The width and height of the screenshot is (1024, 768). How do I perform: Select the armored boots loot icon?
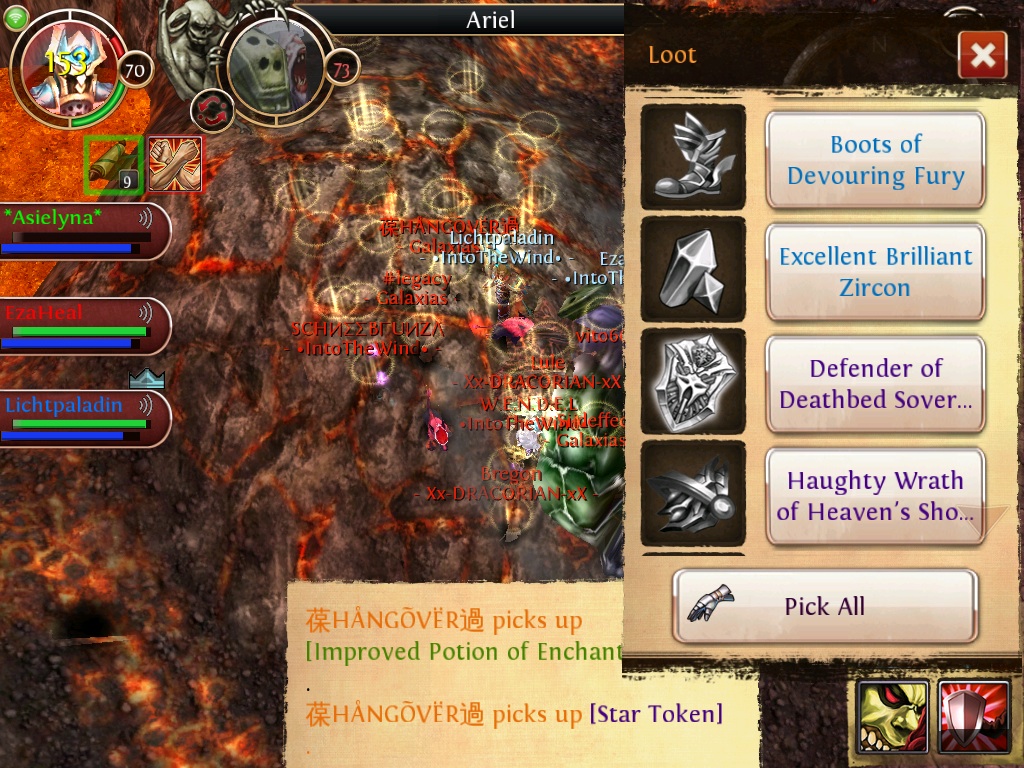point(692,158)
